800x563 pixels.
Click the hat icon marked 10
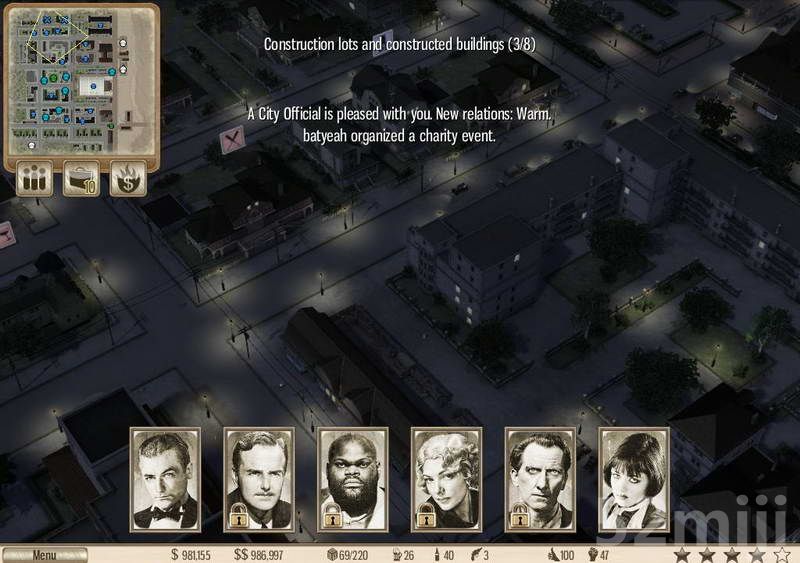point(81,179)
